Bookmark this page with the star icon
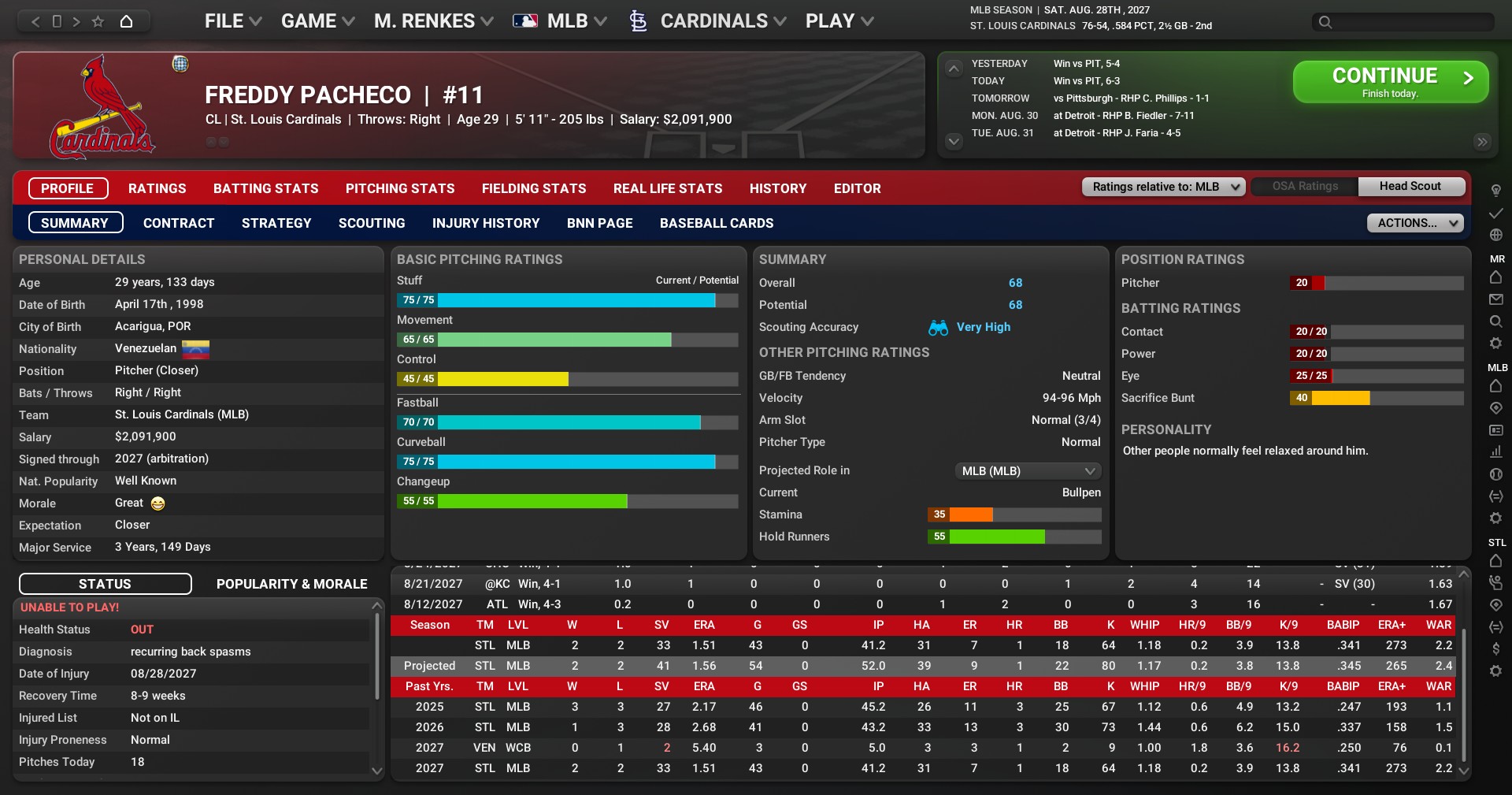1512x795 pixels. (98, 21)
